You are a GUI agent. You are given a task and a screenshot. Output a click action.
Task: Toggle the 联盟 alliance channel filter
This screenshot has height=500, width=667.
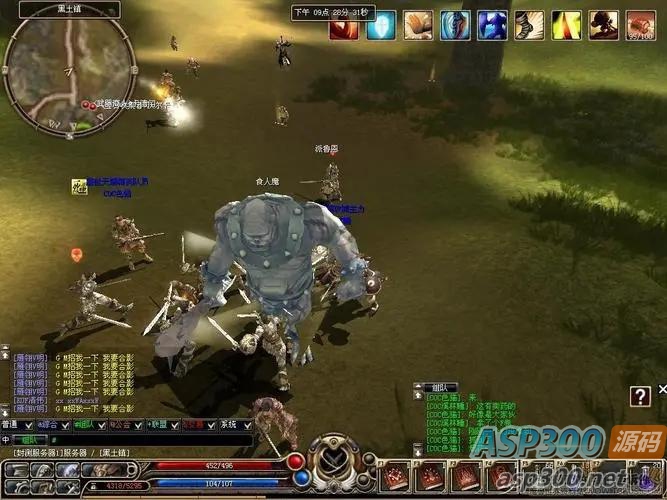pyautogui.click(x=160, y=425)
